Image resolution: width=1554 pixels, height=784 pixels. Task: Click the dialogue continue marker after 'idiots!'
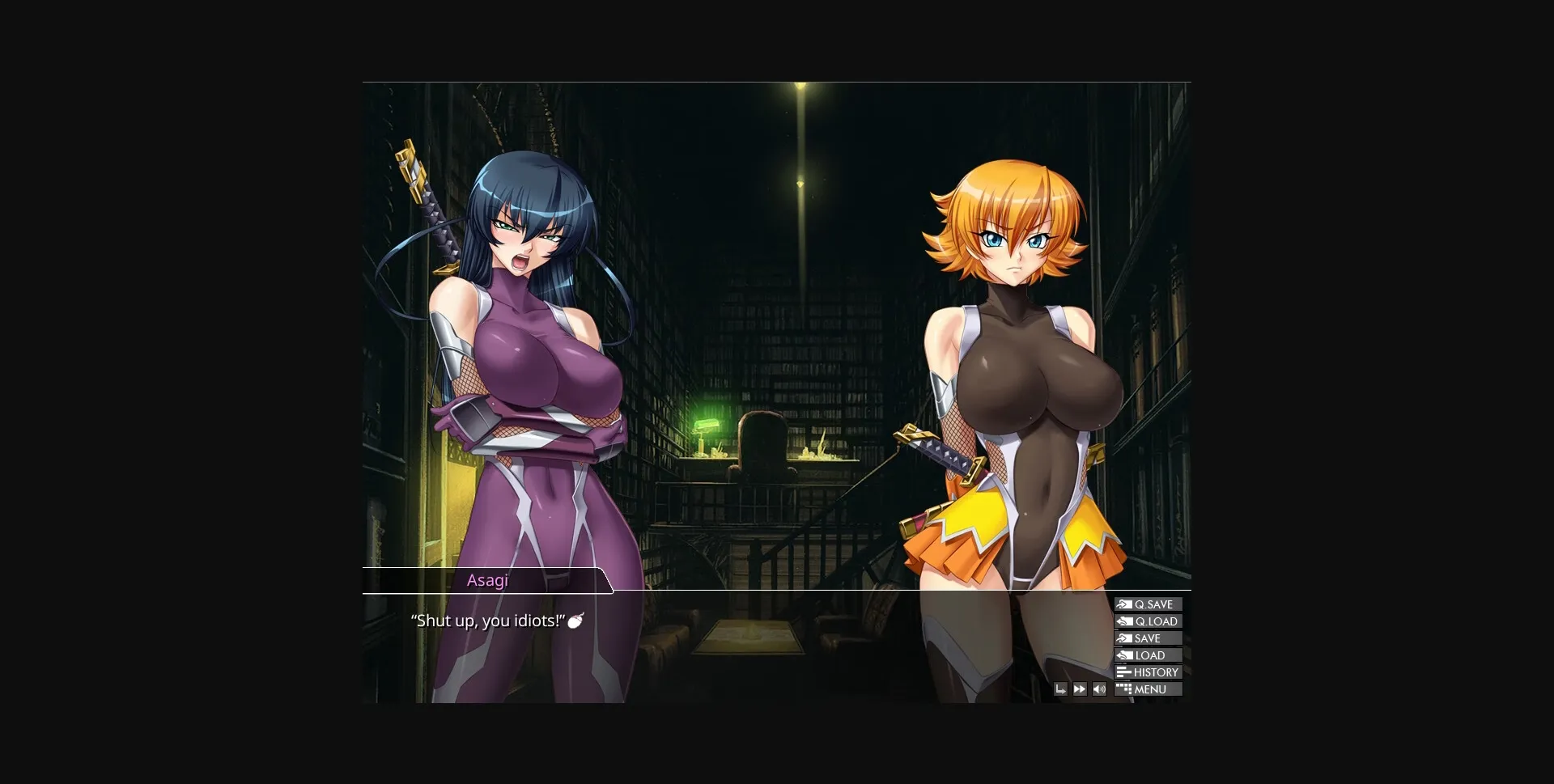[575, 621]
